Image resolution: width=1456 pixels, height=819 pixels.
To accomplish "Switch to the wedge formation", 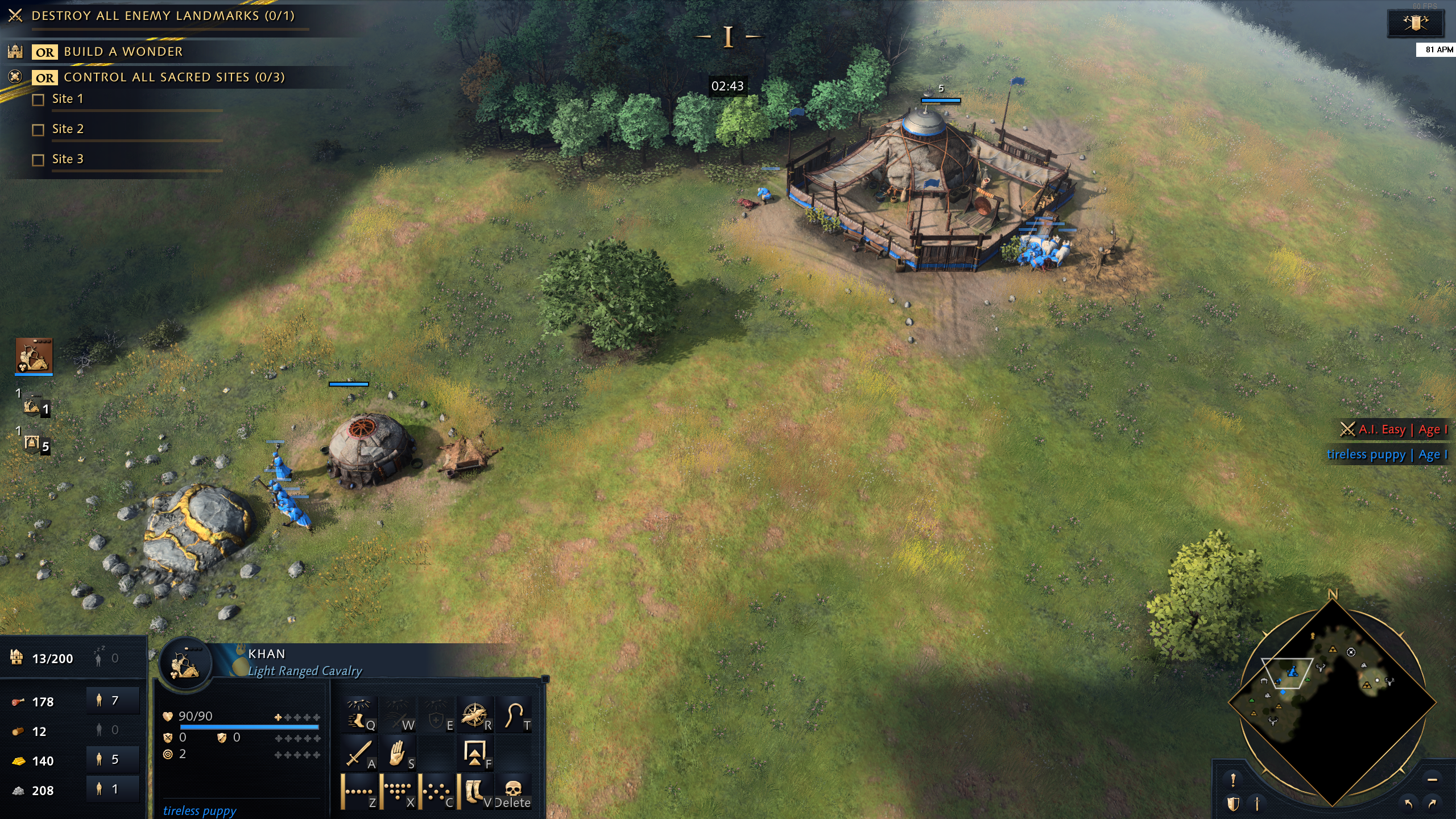I will pos(398,791).
